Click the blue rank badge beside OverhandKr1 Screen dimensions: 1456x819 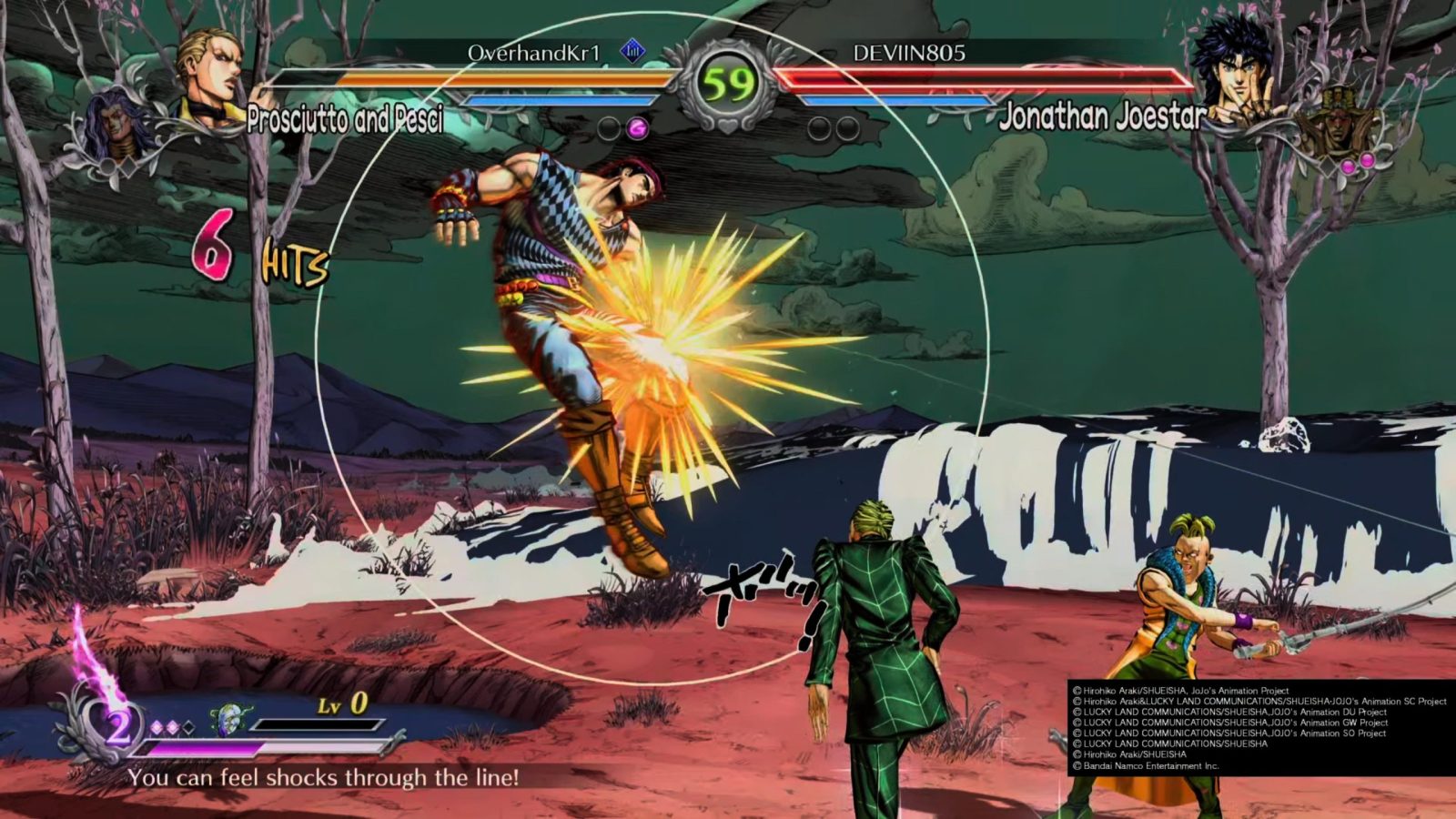coord(632,51)
